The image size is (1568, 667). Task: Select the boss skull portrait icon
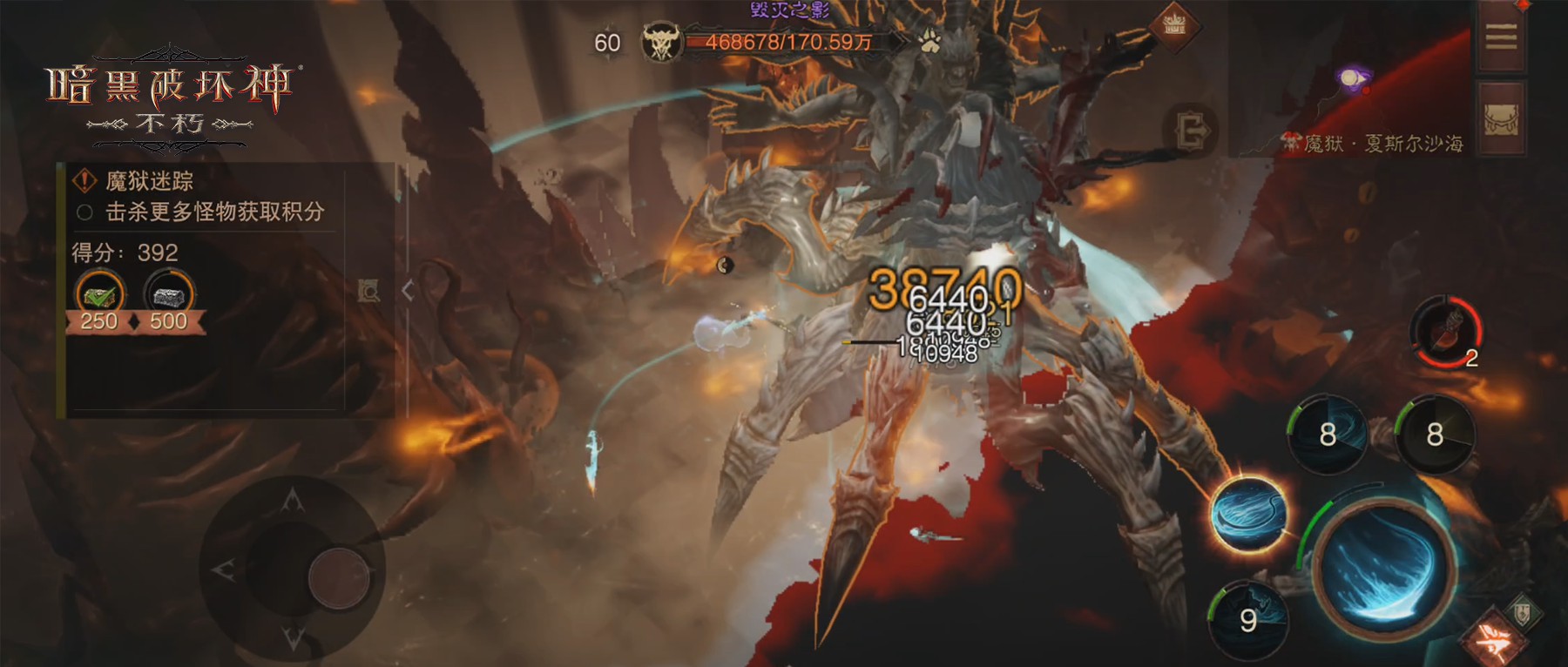pos(661,43)
